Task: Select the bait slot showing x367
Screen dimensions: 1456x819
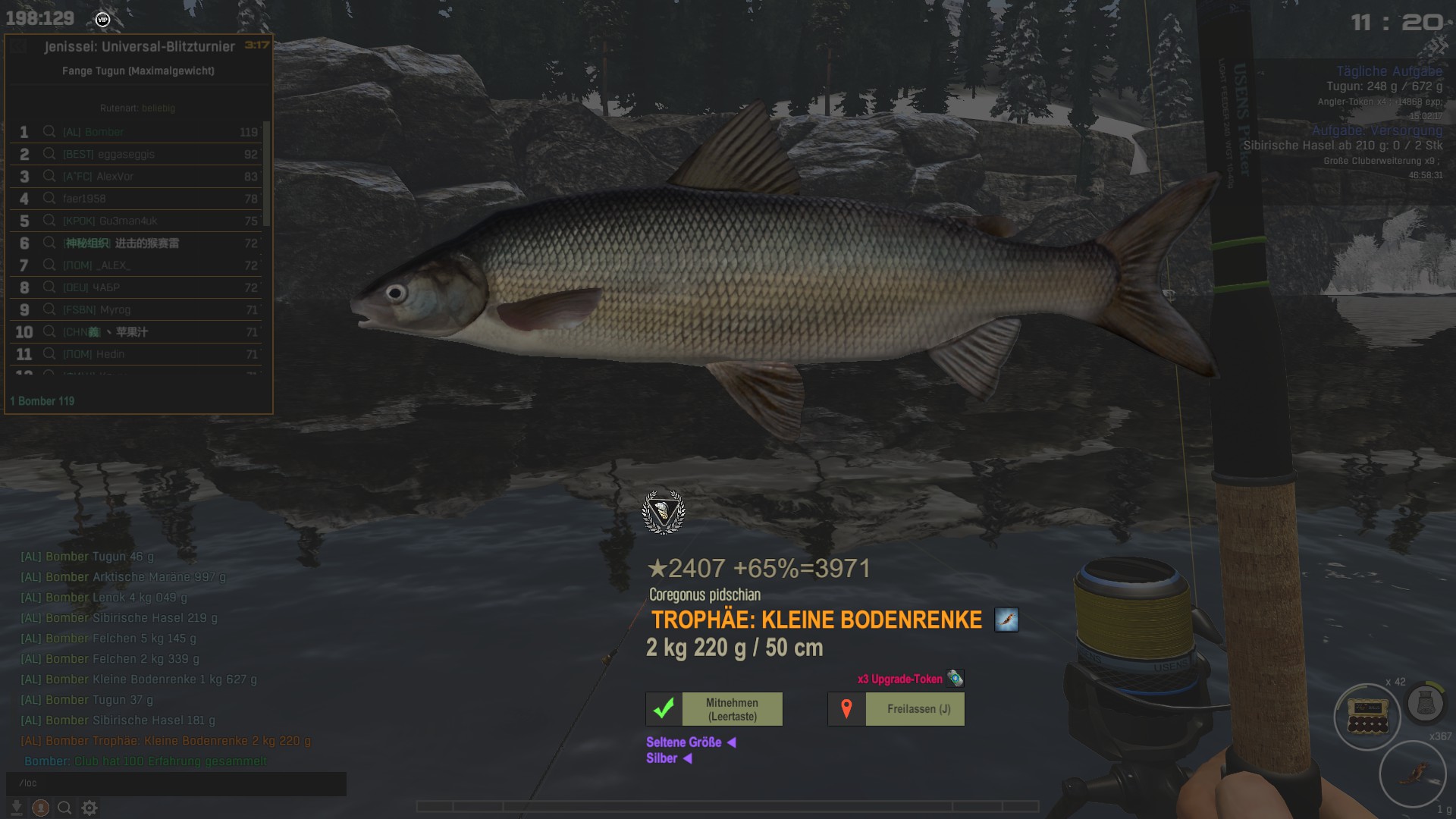Action: click(1413, 774)
